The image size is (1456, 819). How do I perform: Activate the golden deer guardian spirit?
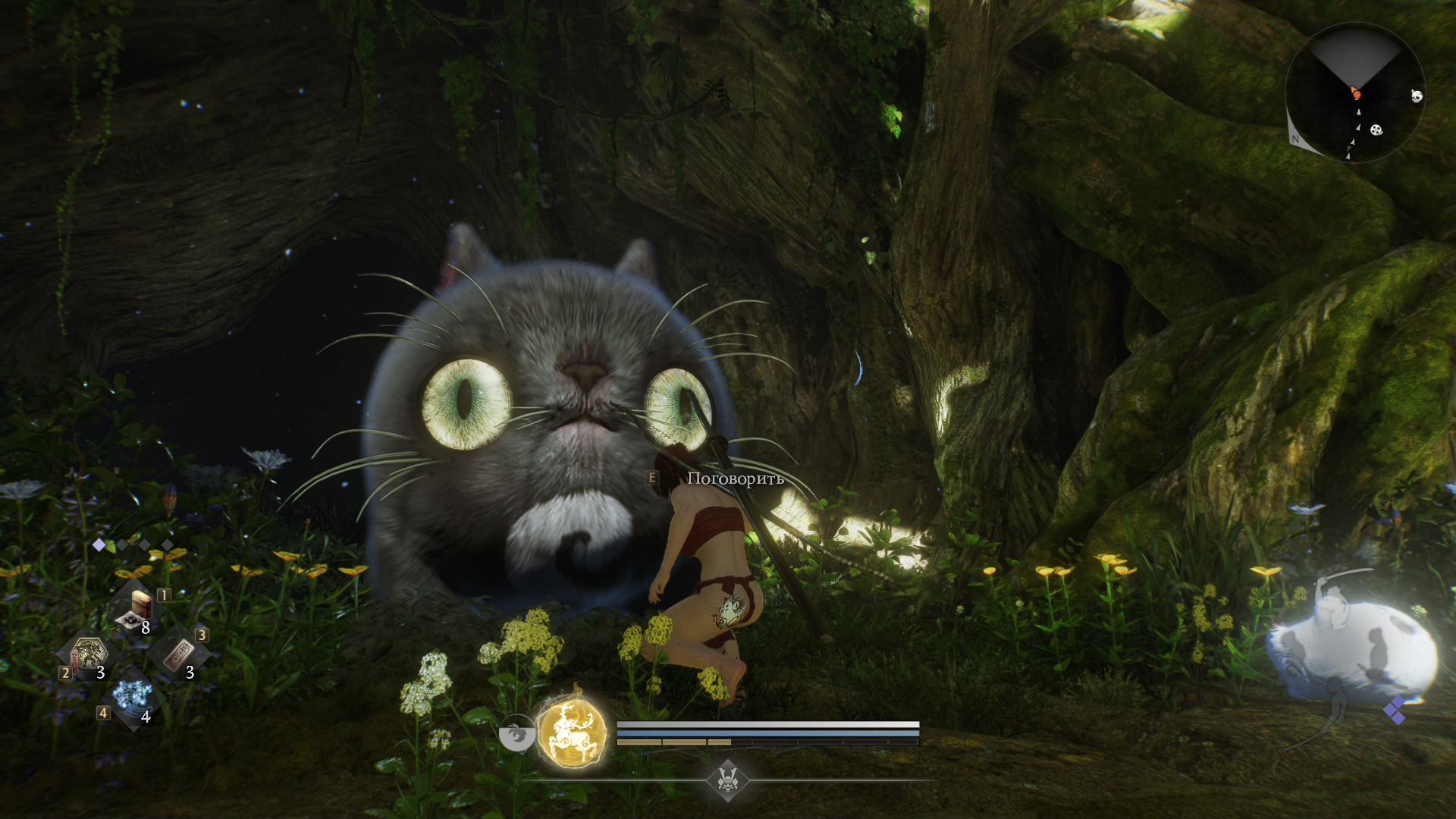572,731
